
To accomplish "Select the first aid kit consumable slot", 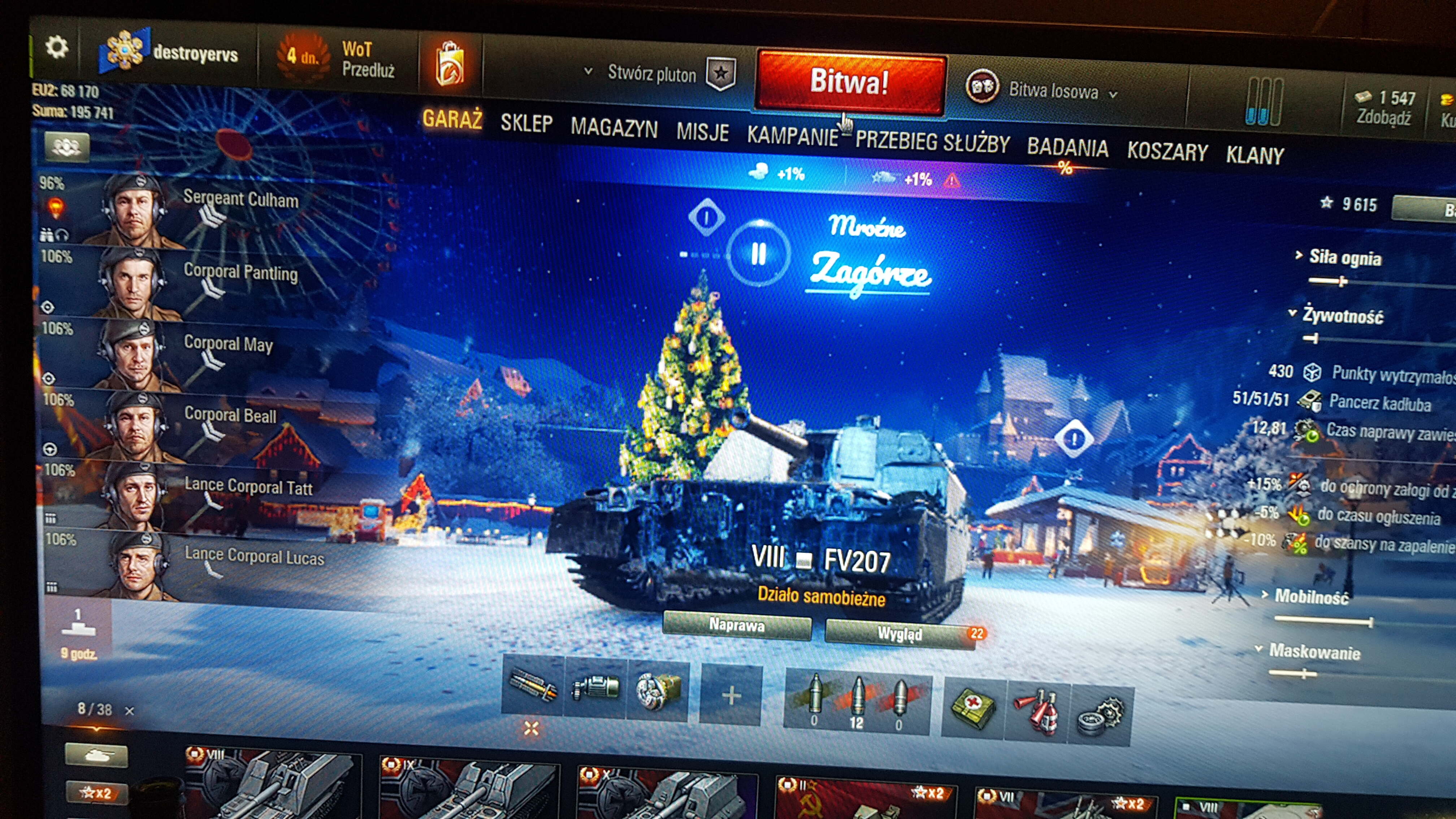I will (x=973, y=708).
